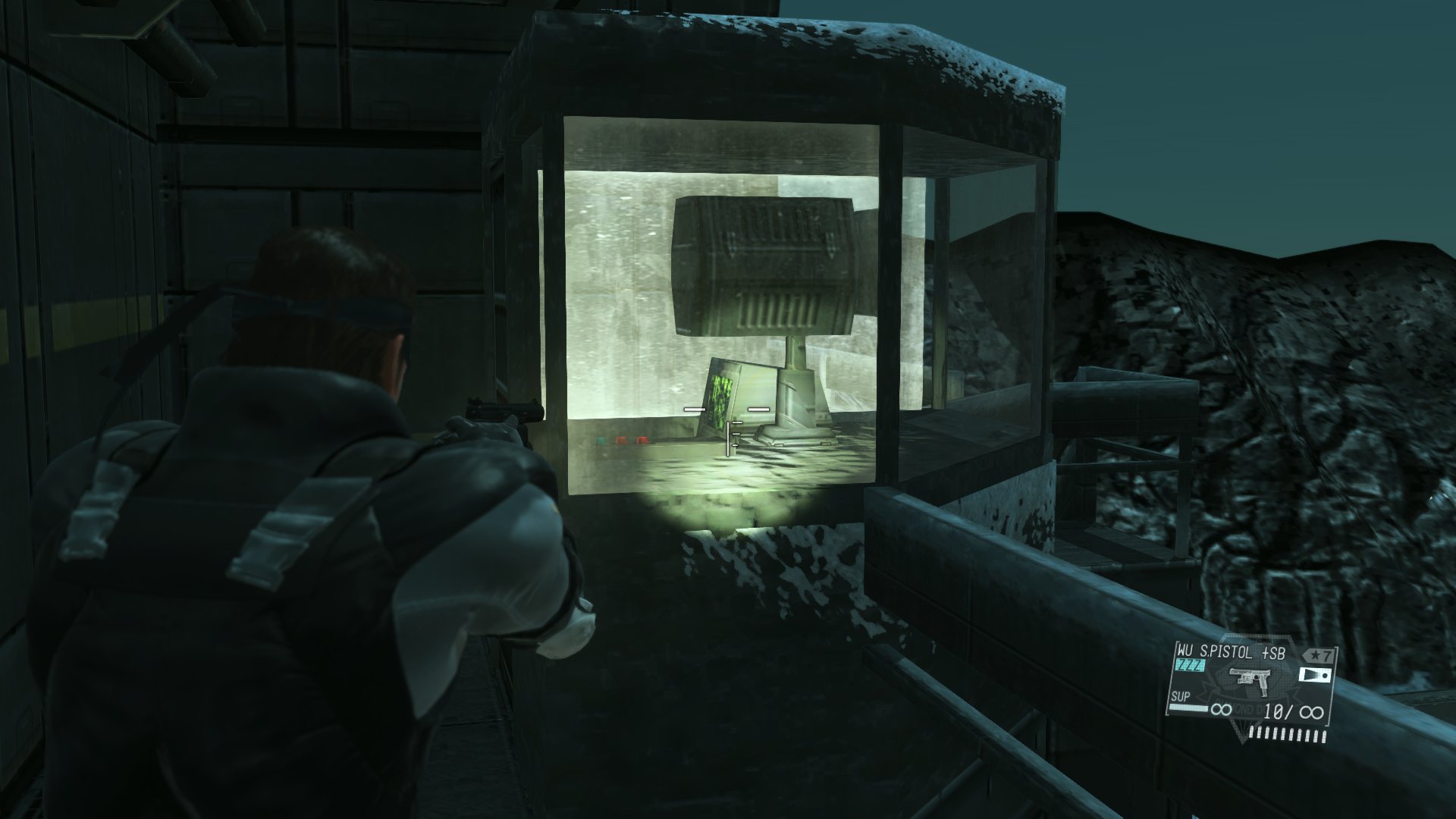
Task: Select the WU Silenced Pistol icon in the HUD
Action: click(1251, 682)
